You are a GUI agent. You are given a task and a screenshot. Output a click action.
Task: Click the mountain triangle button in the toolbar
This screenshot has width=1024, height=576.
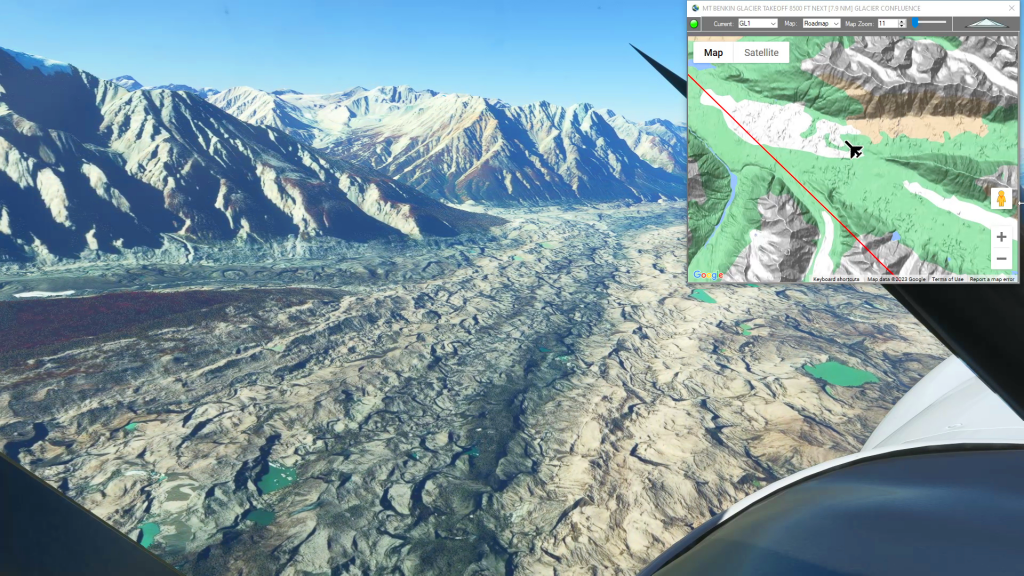pyautogui.click(x=988, y=23)
